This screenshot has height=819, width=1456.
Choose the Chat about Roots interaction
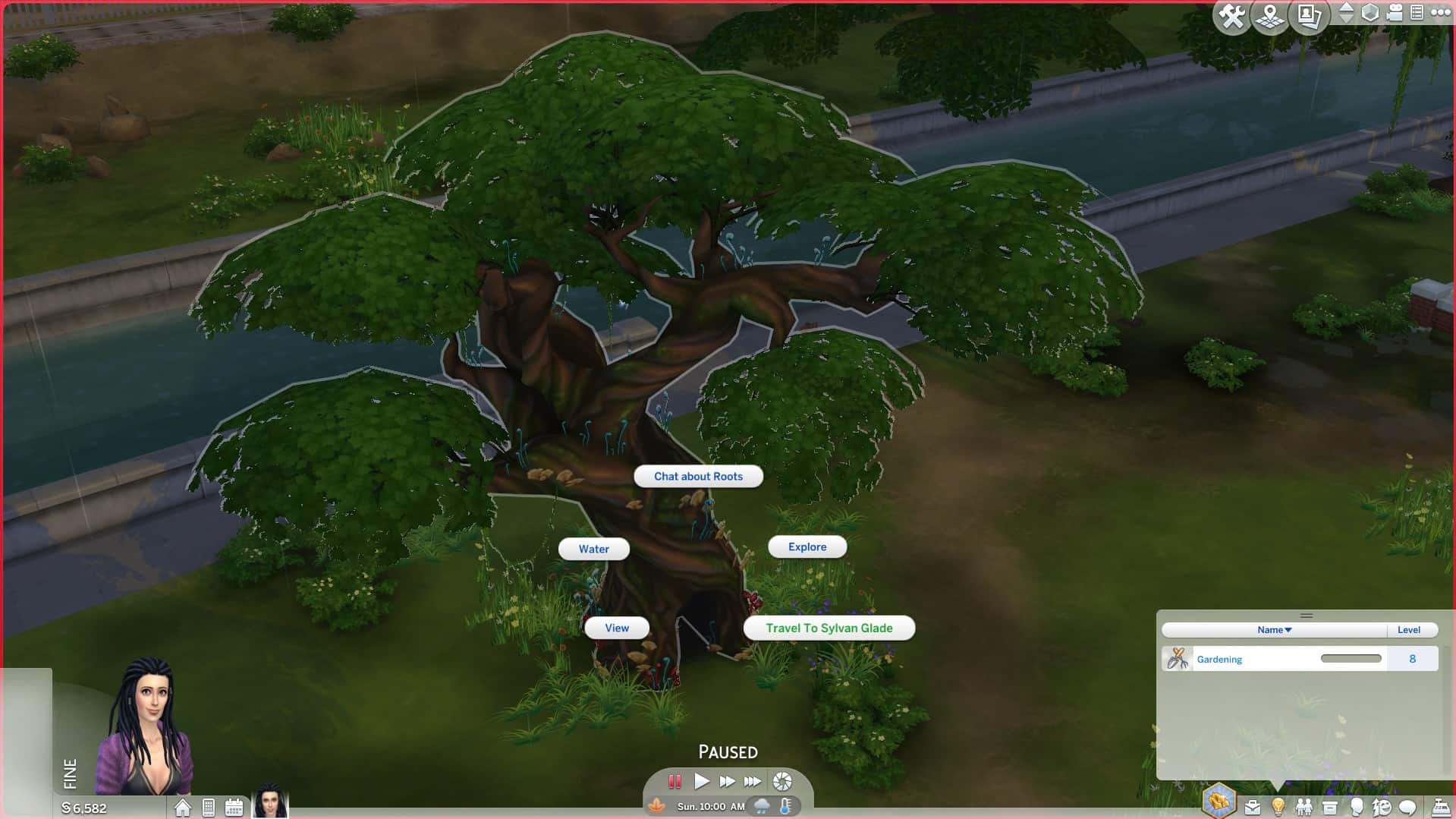click(698, 477)
